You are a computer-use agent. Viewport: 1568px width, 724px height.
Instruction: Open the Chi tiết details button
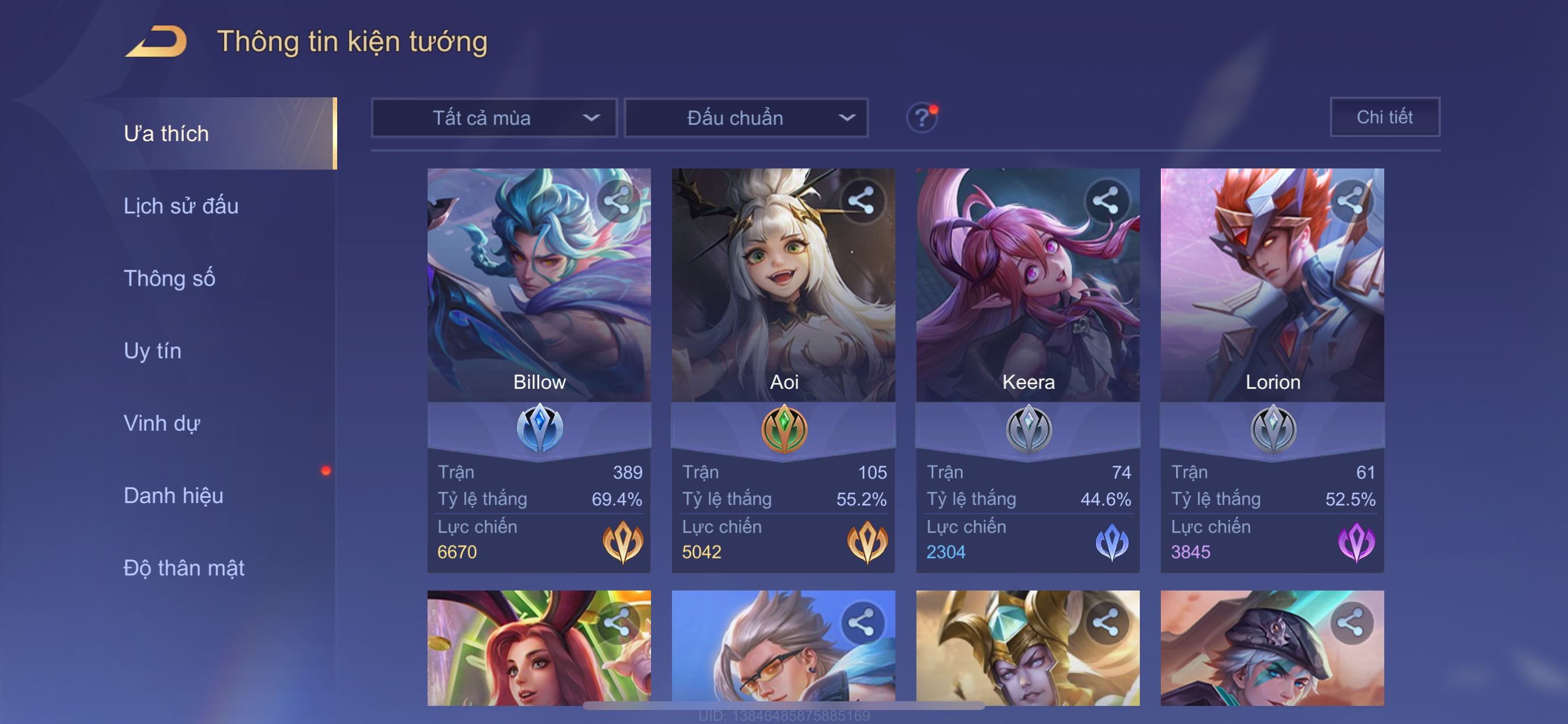tap(1384, 117)
